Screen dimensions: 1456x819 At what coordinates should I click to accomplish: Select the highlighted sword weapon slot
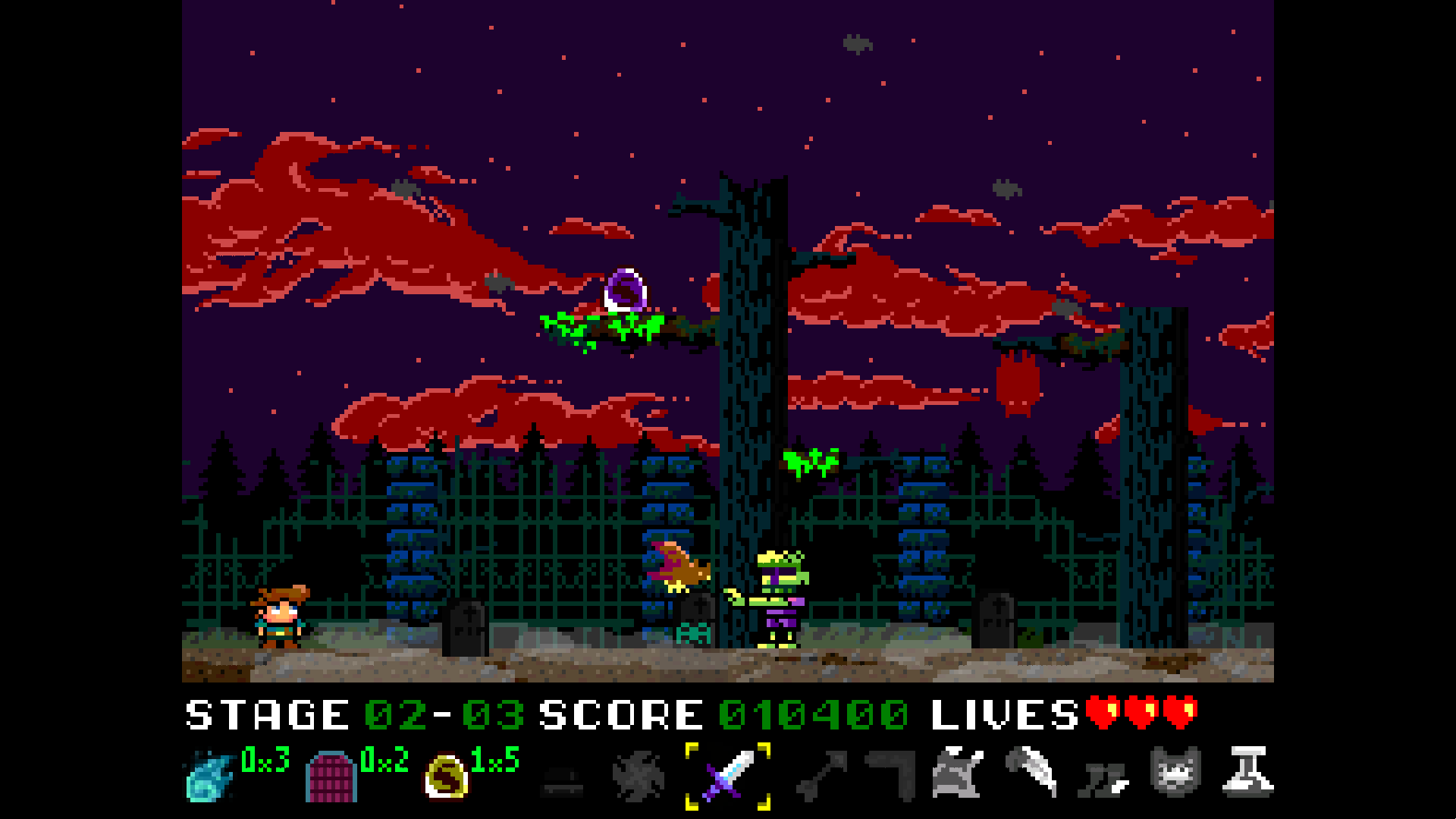[x=728, y=775]
